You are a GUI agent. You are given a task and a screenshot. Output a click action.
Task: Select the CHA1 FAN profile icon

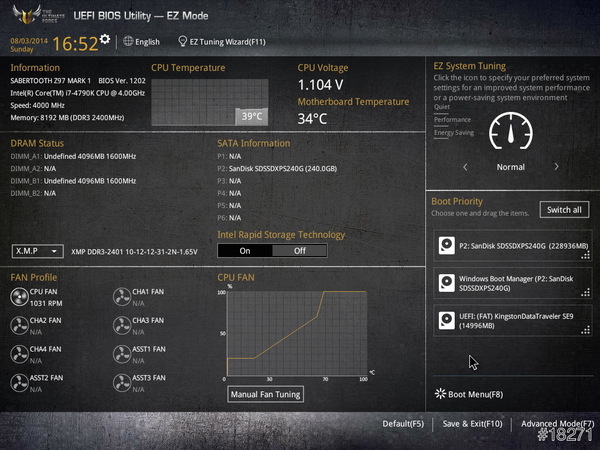[121, 296]
